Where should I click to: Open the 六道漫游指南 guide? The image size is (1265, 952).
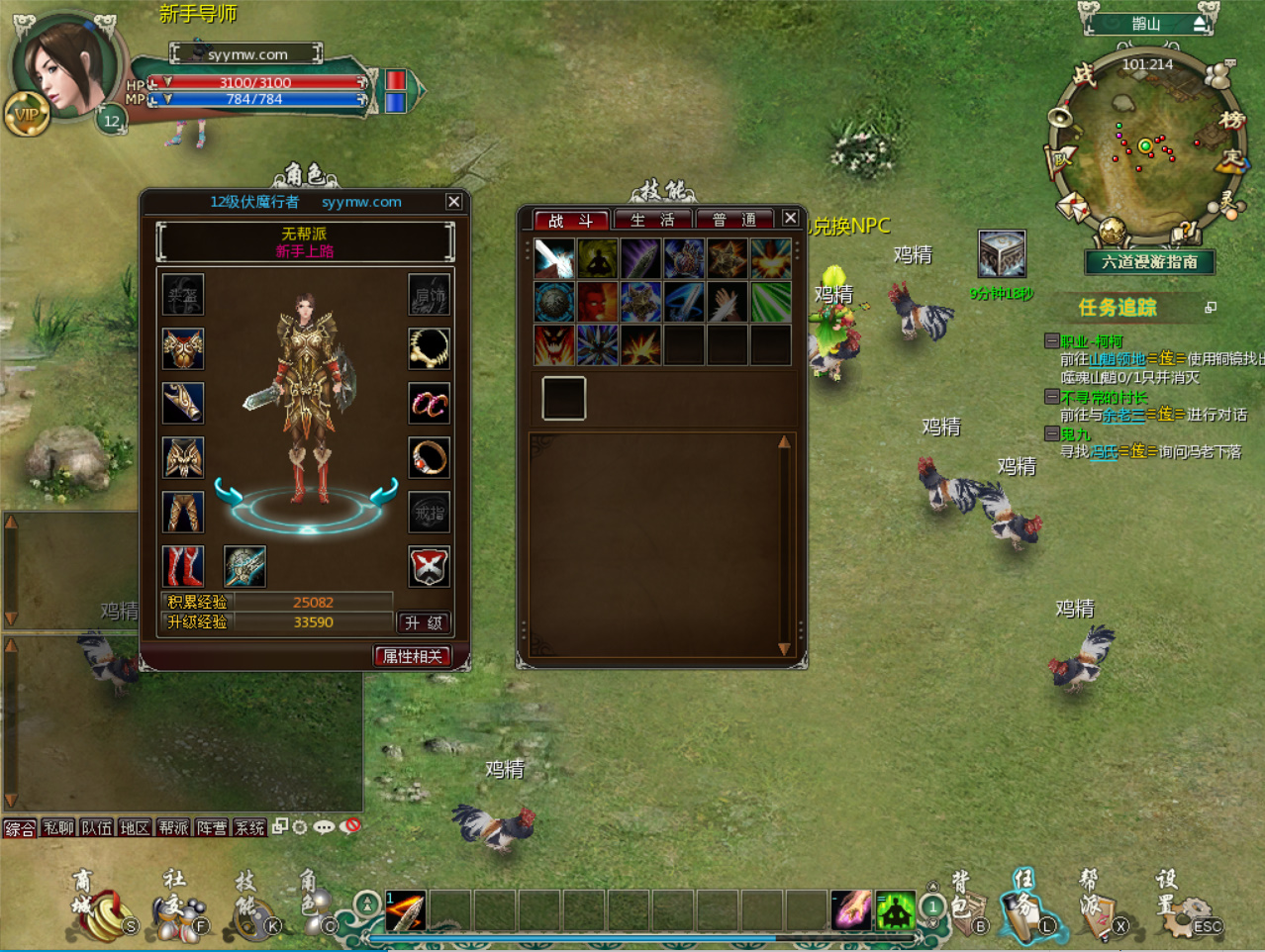1149,262
